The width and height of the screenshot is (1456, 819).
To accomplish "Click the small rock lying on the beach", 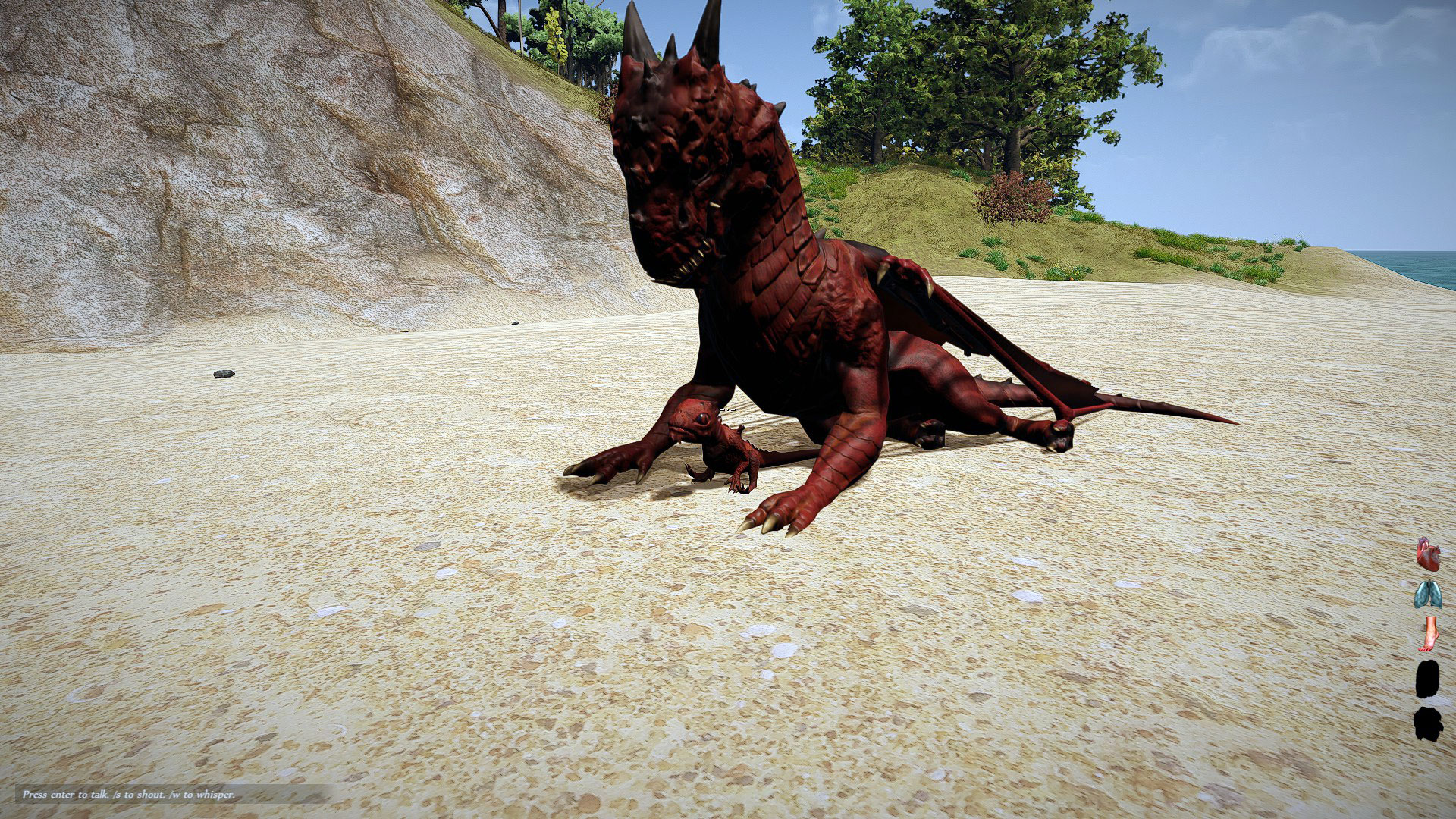I will coord(223,372).
